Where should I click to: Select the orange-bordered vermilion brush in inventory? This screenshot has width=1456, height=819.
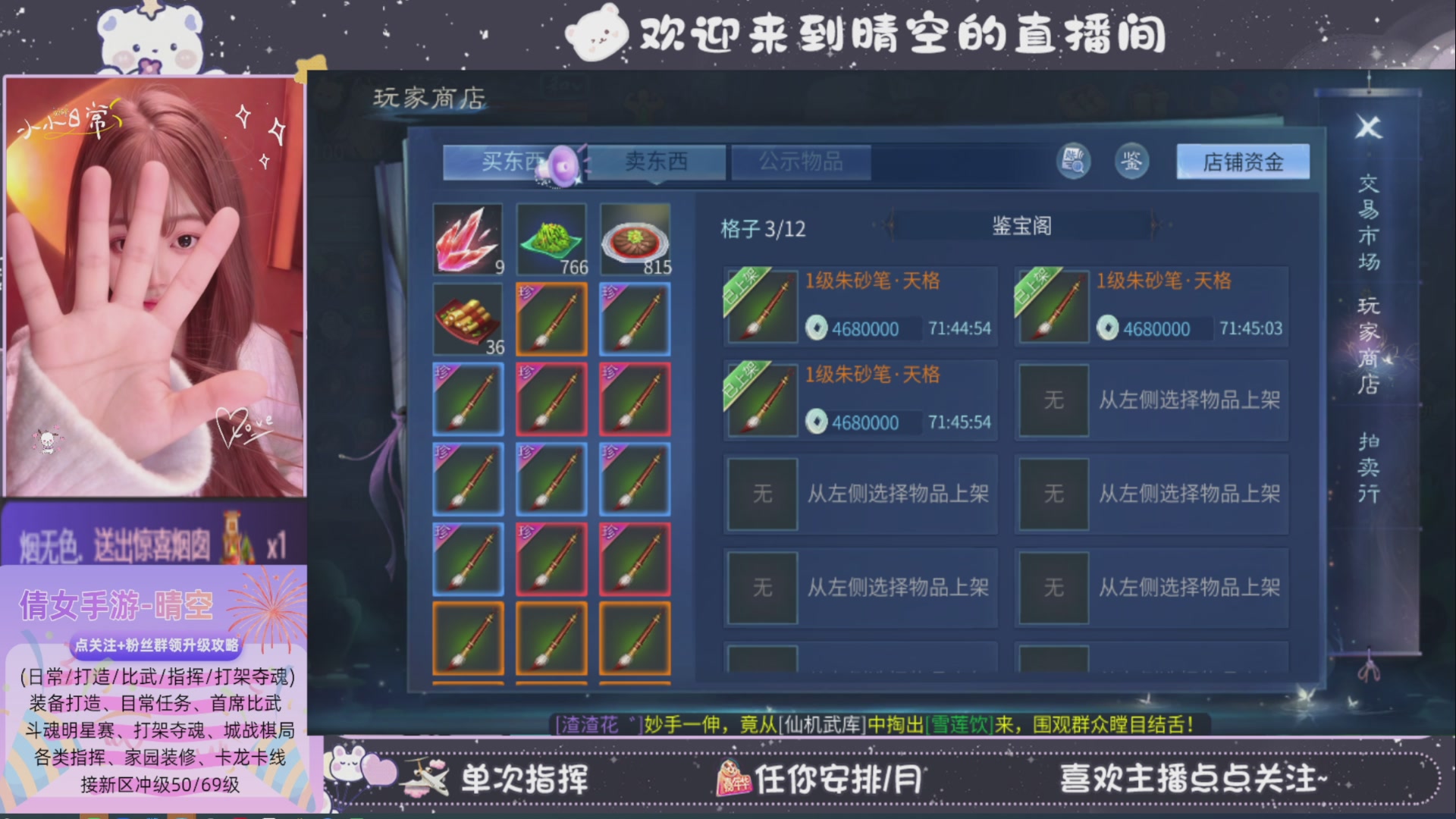pos(551,319)
